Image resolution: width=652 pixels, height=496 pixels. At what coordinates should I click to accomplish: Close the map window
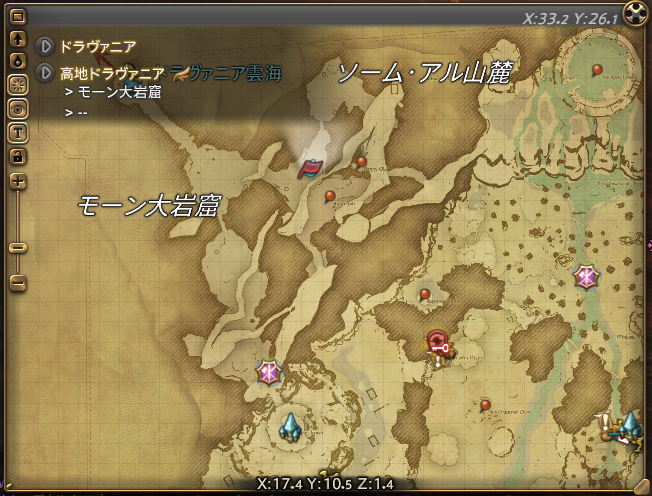pos(636,14)
